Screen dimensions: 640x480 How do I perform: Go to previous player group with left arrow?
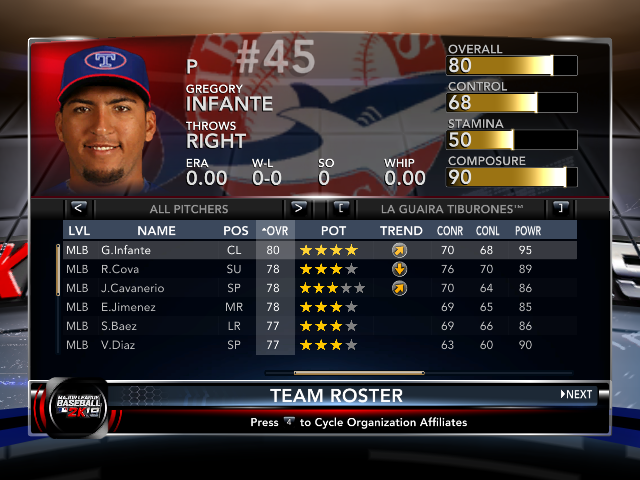tap(78, 209)
